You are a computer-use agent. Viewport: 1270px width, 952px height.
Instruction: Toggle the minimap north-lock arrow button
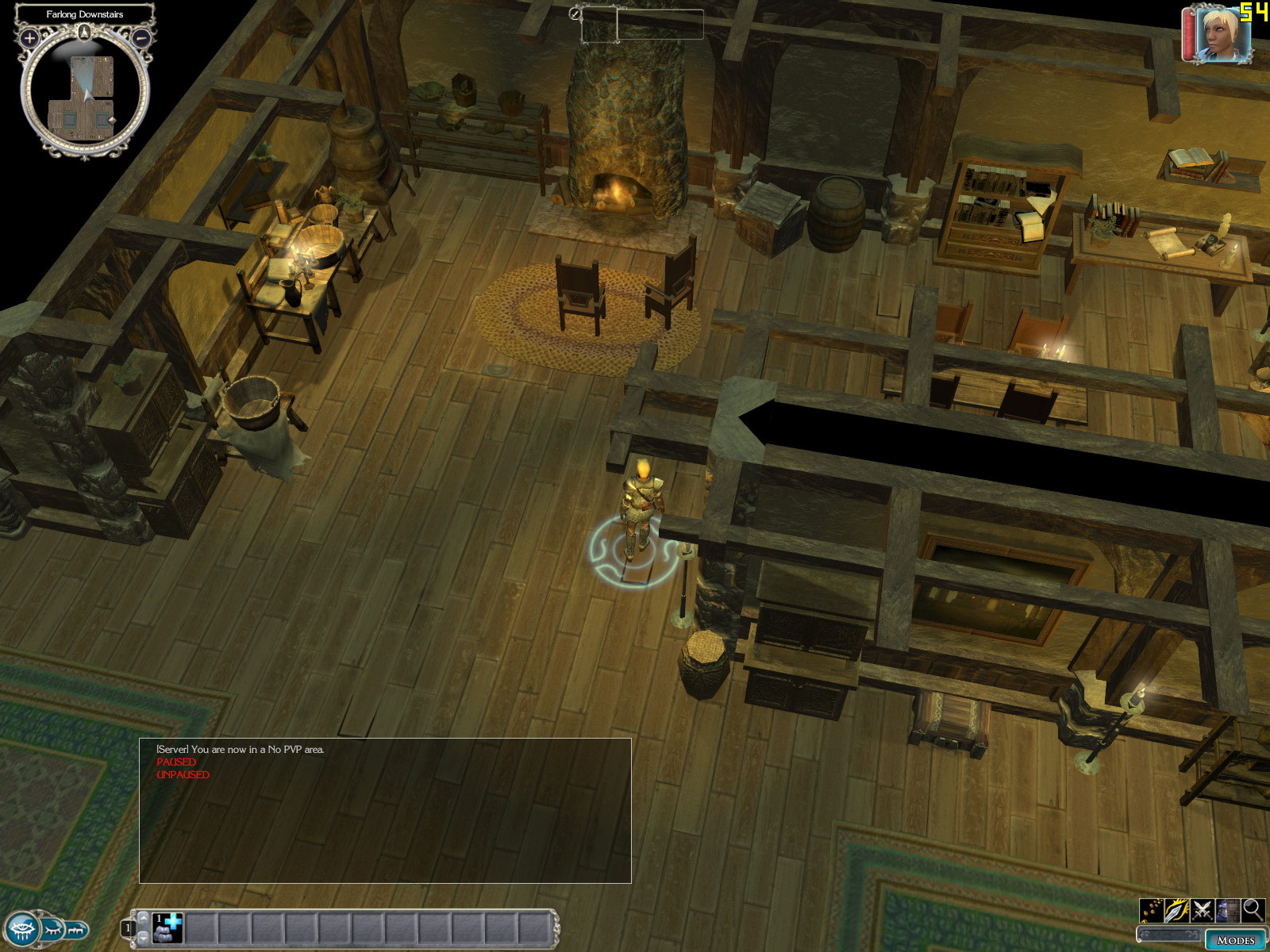tap(85, 32)
